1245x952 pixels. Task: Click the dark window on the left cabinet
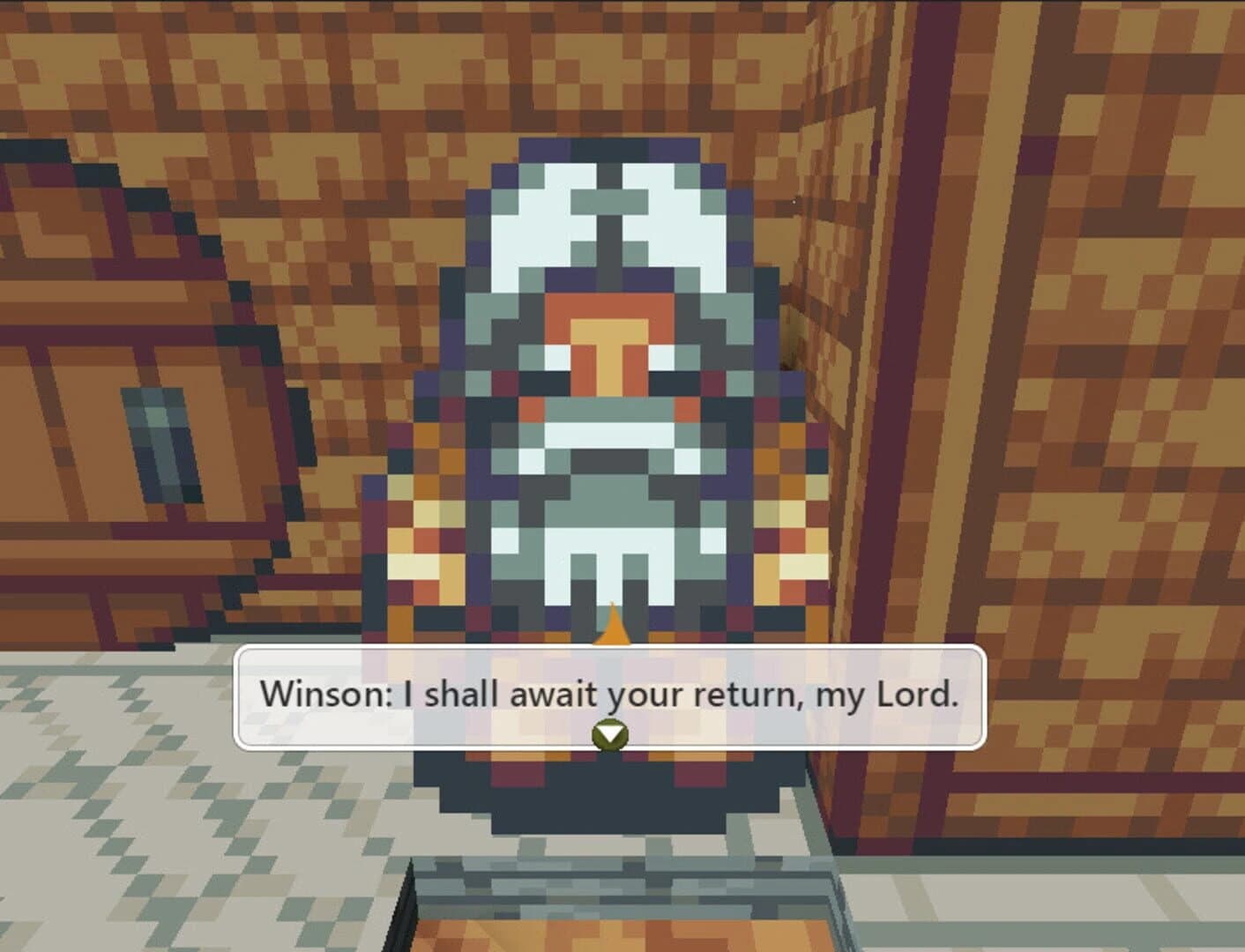click(x=159, y=441)
